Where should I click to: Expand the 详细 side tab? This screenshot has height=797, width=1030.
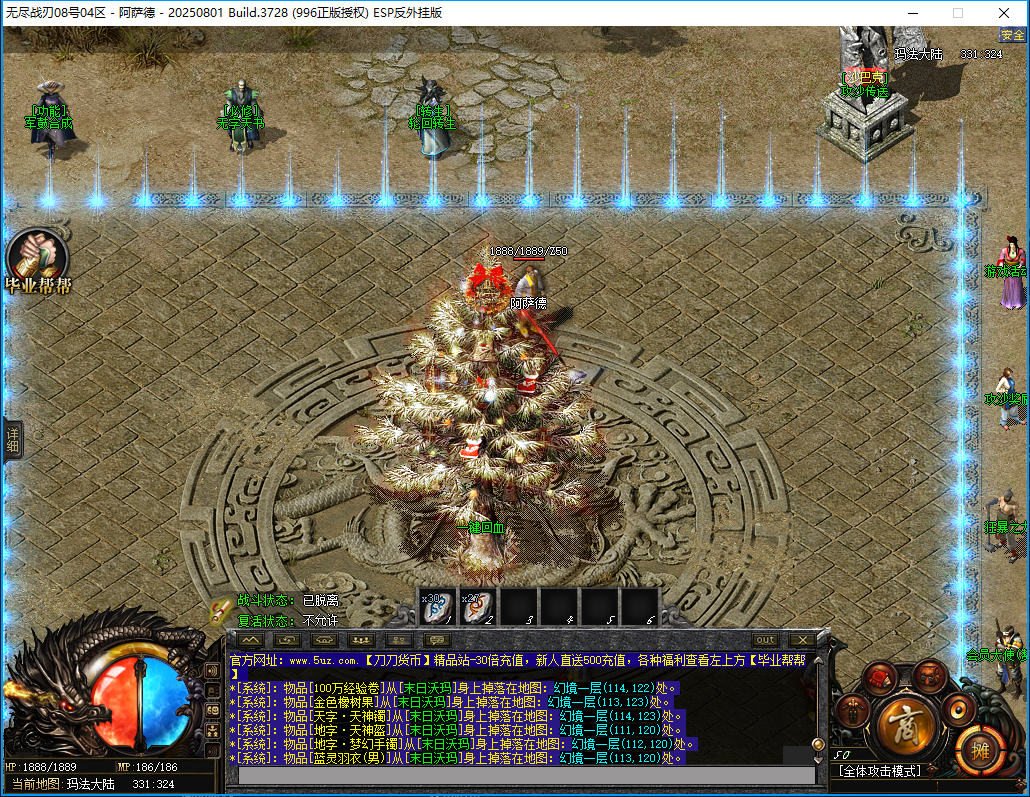point(13,440)
